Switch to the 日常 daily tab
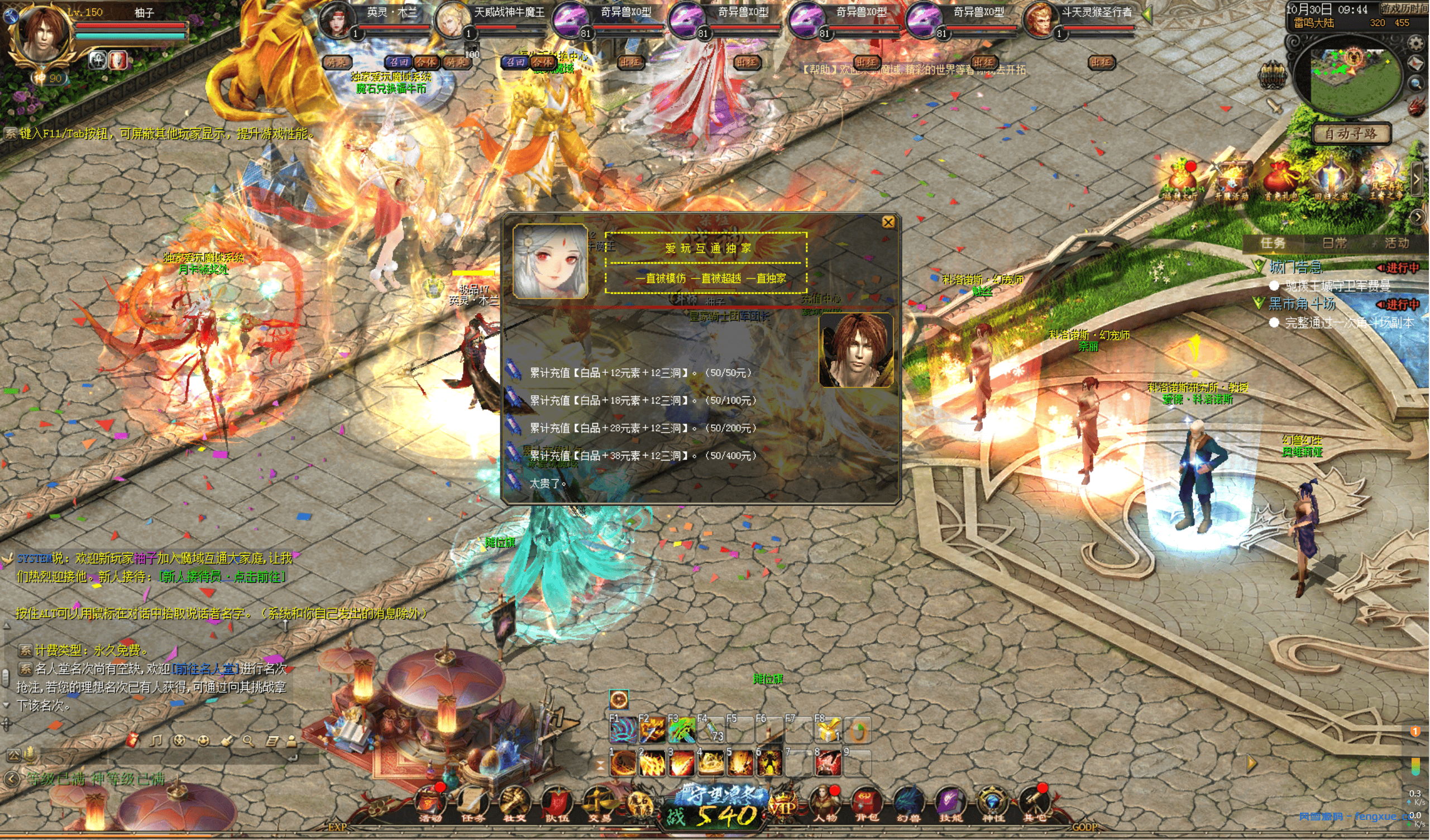The image size is (1430, 840). 1334,243
